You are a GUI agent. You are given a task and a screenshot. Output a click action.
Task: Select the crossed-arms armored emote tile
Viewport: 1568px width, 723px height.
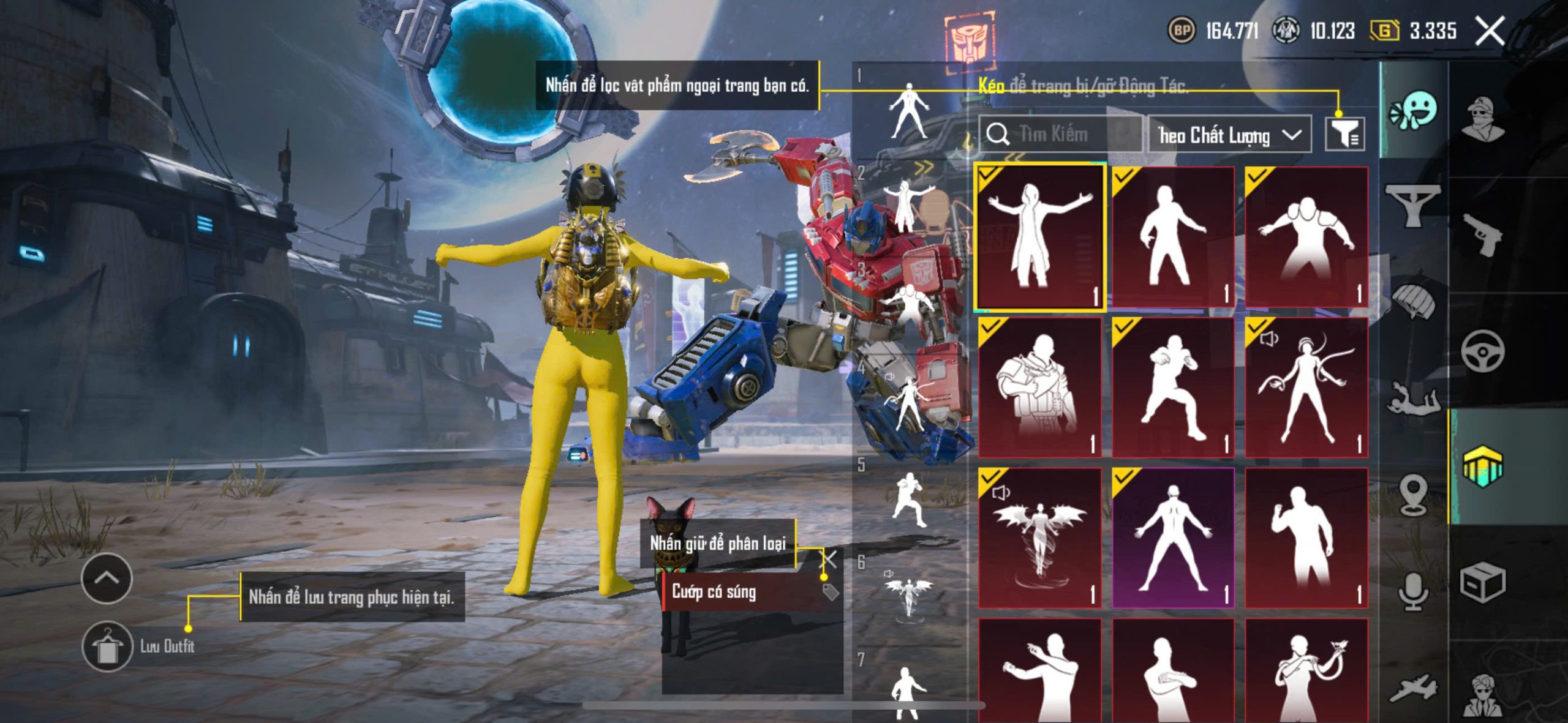tap(1039, 388)
